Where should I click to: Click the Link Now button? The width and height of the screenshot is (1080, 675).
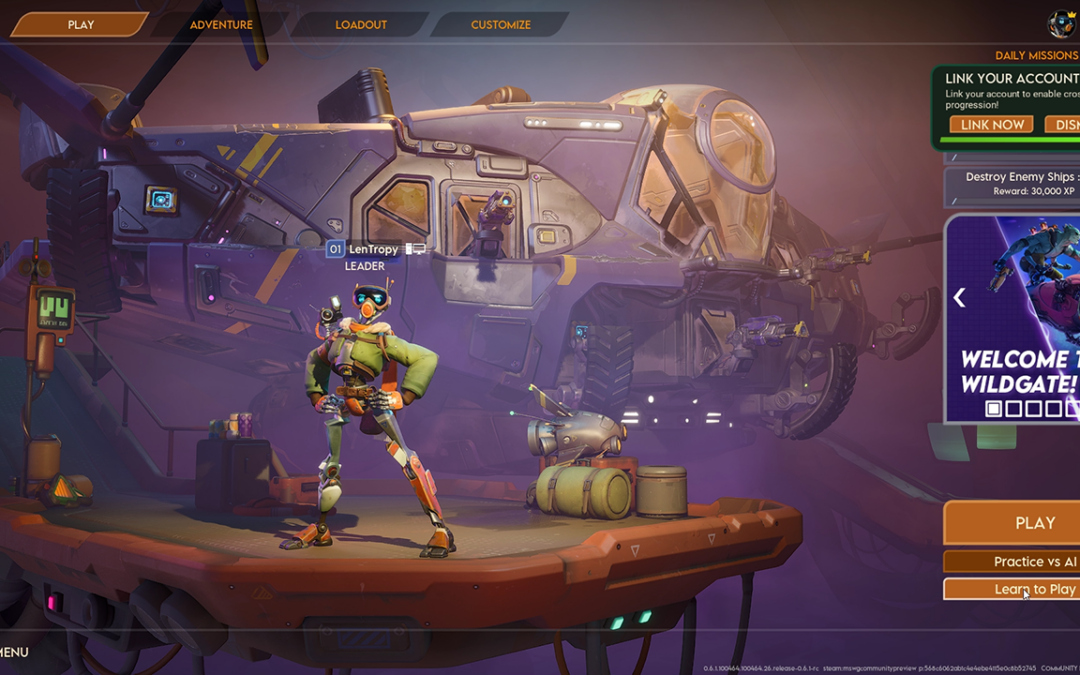[x=991, y=125]
